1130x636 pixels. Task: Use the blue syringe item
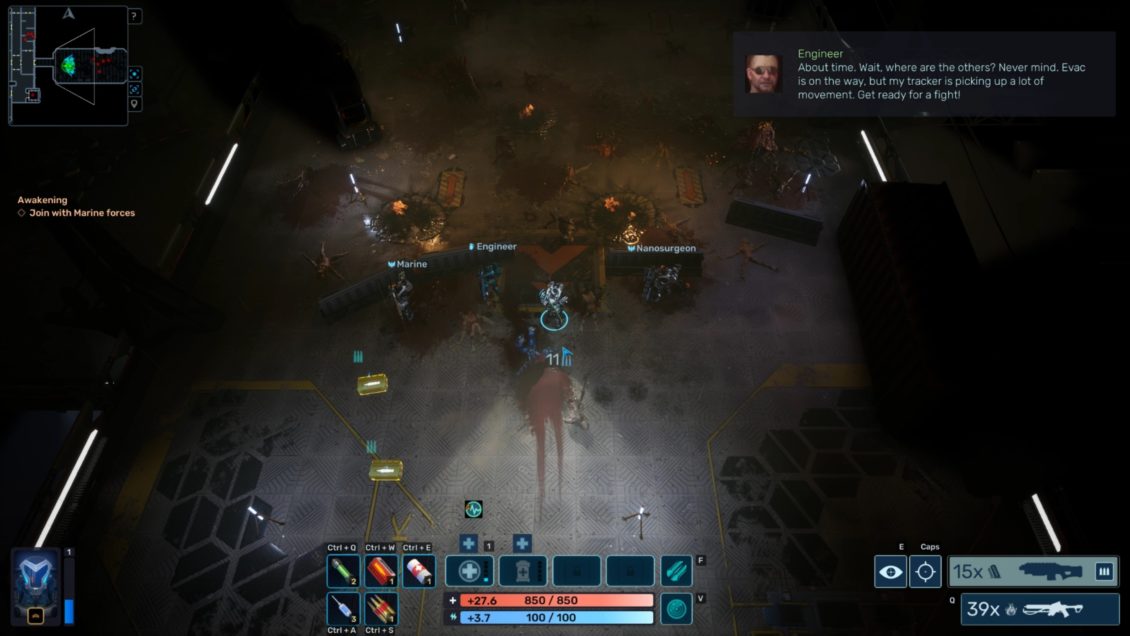click(x=344, y=608)
